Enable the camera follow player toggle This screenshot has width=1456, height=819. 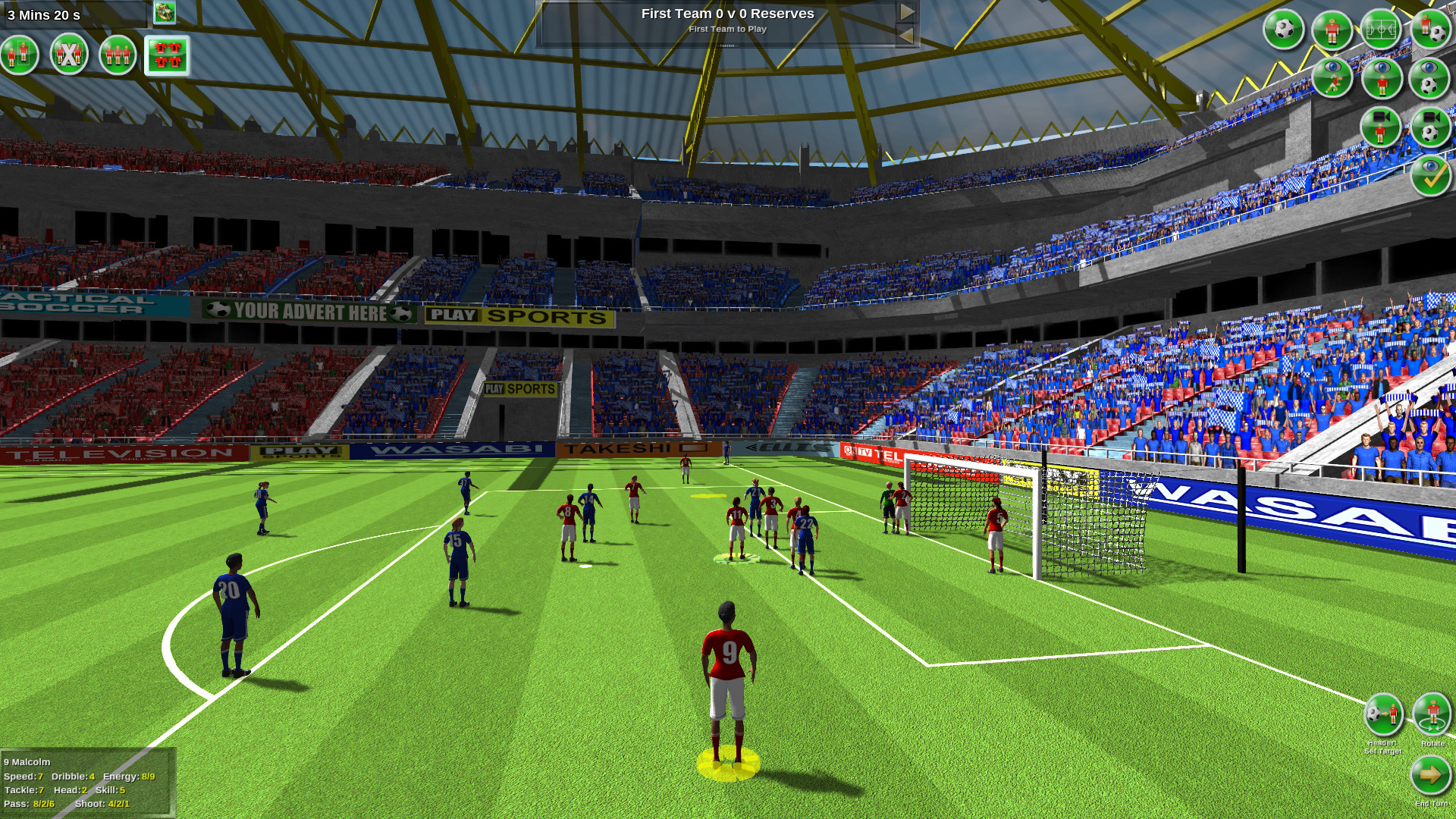click(1379, 126)
